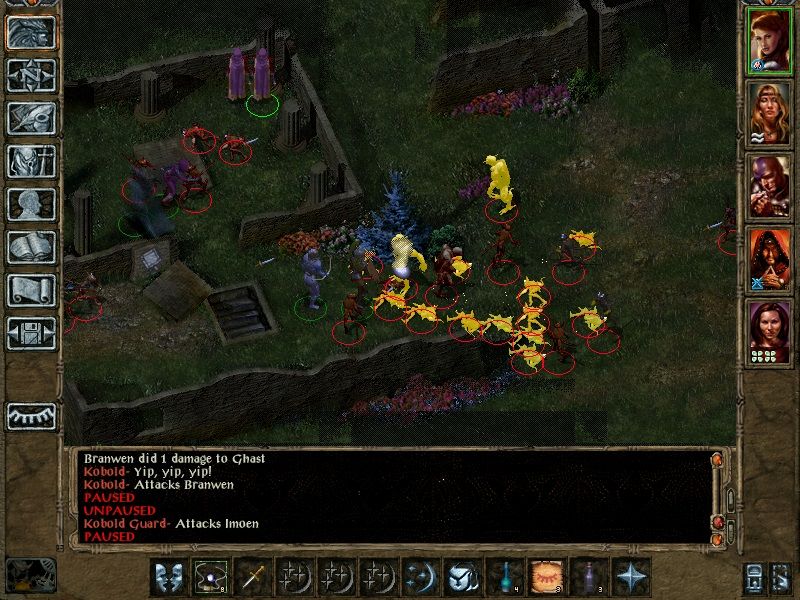Open the options menu via the floppy disk icon
800x600 pixels.
pos(31,332)
